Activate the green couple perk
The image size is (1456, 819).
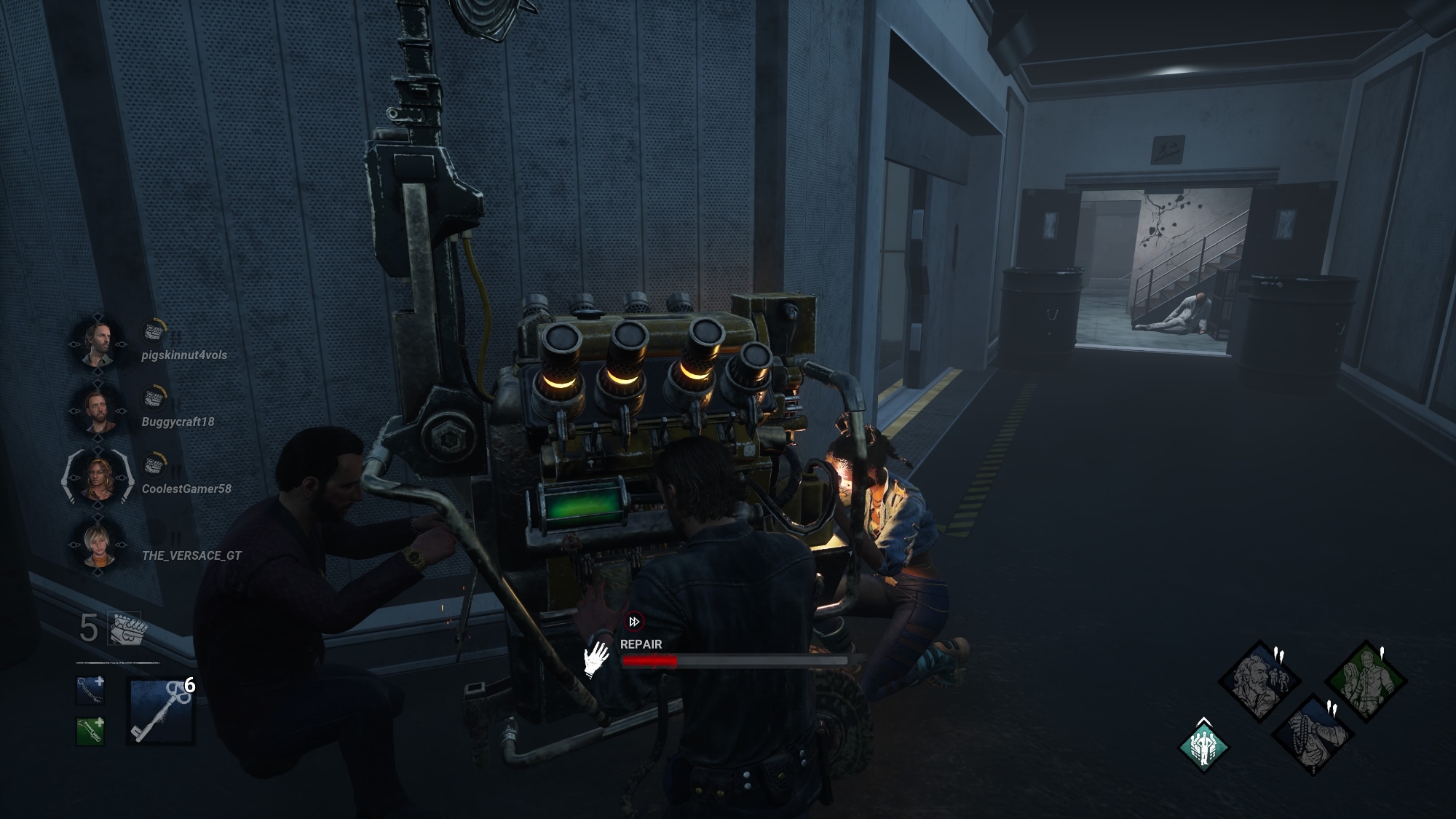point(1366,680)
